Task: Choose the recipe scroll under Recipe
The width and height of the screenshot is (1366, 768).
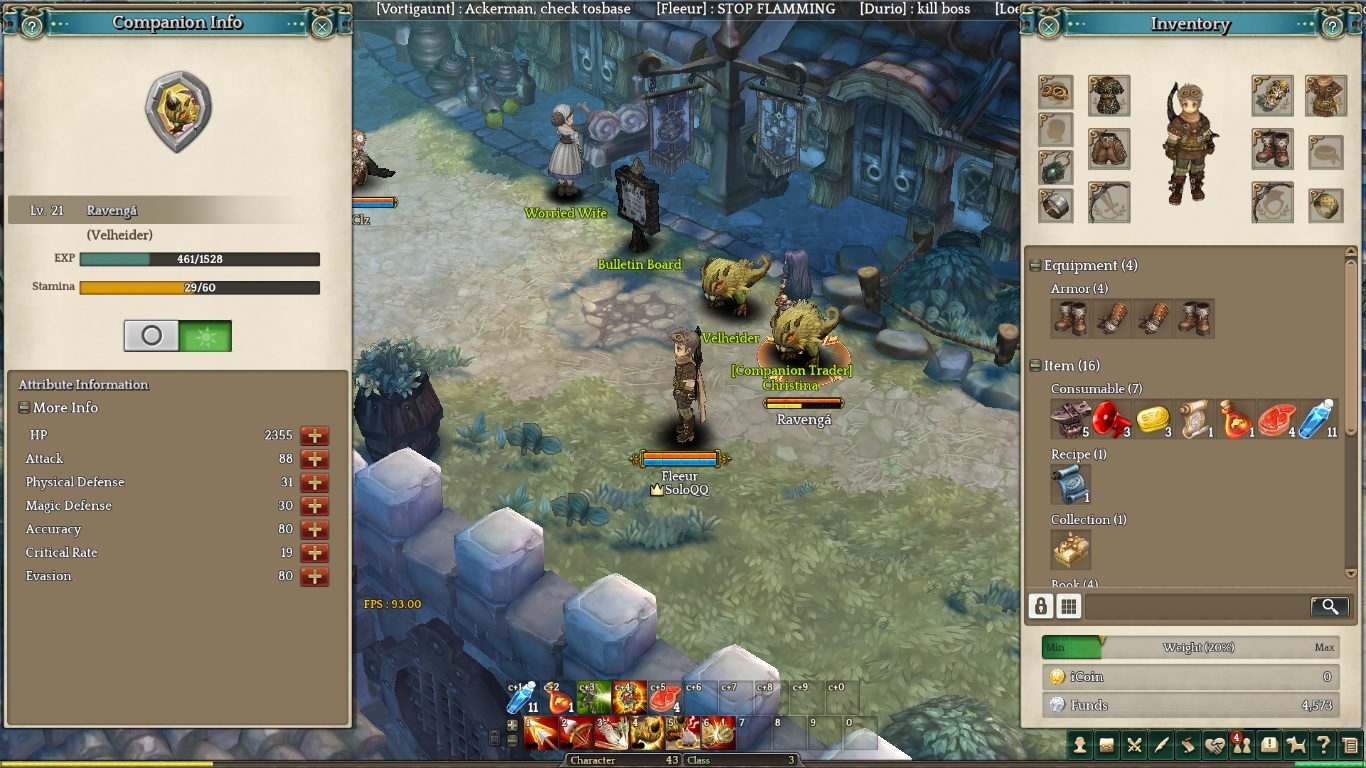Action: point(1070,484)
